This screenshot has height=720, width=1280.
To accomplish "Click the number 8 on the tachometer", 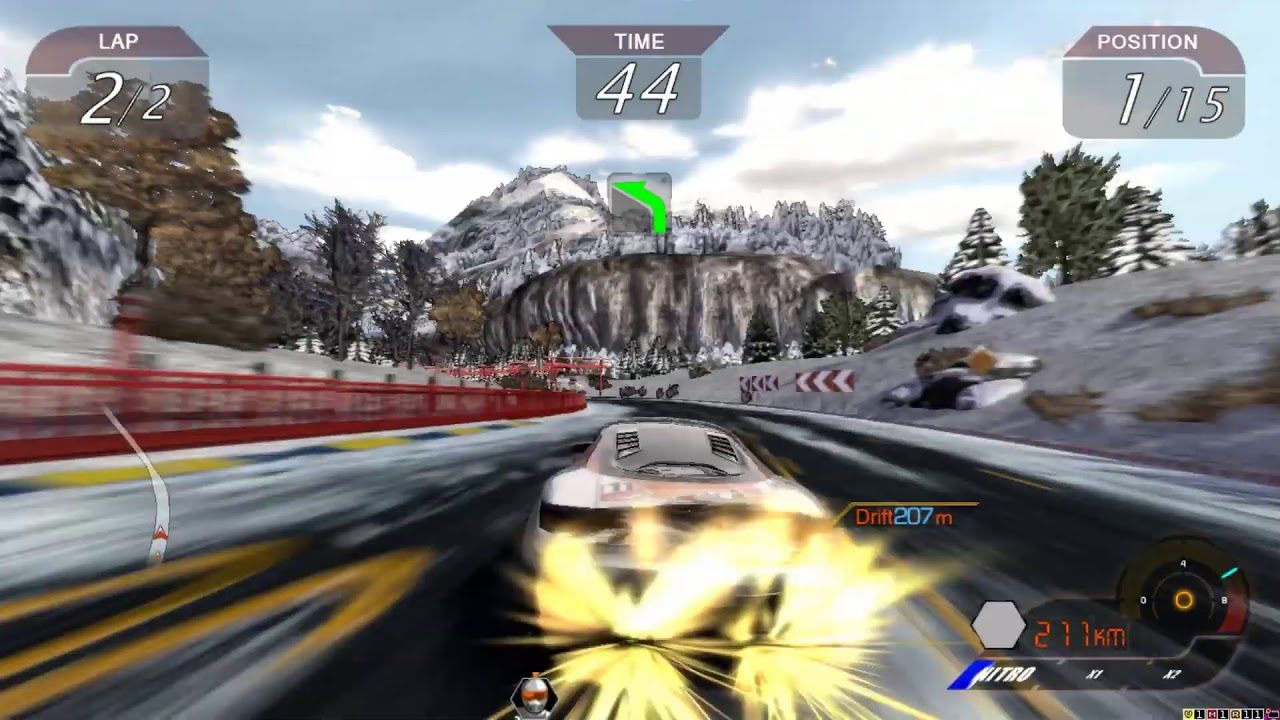I will (1223, 599).
